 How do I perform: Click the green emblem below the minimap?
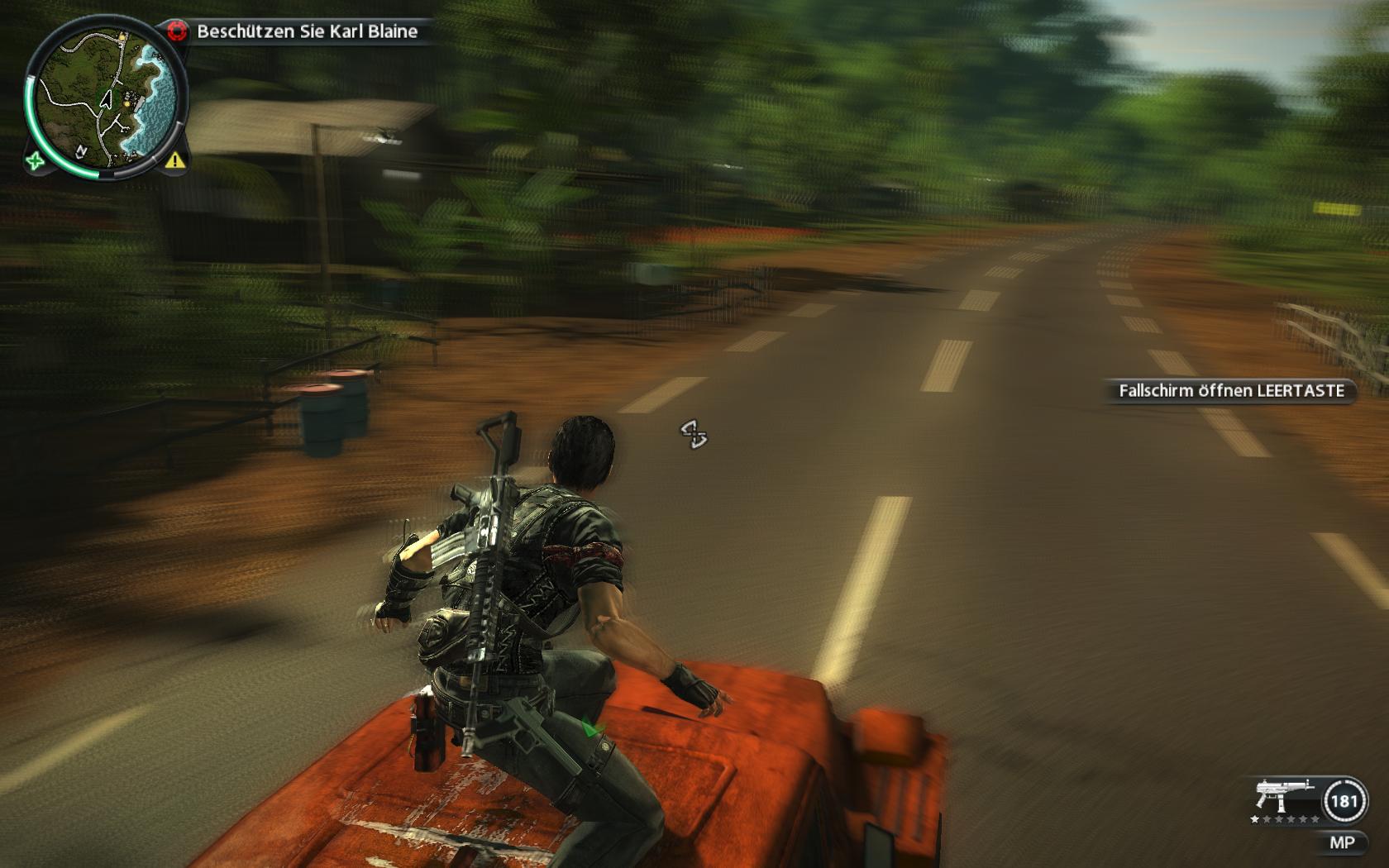pyautogui.click(x=35, y=160)
